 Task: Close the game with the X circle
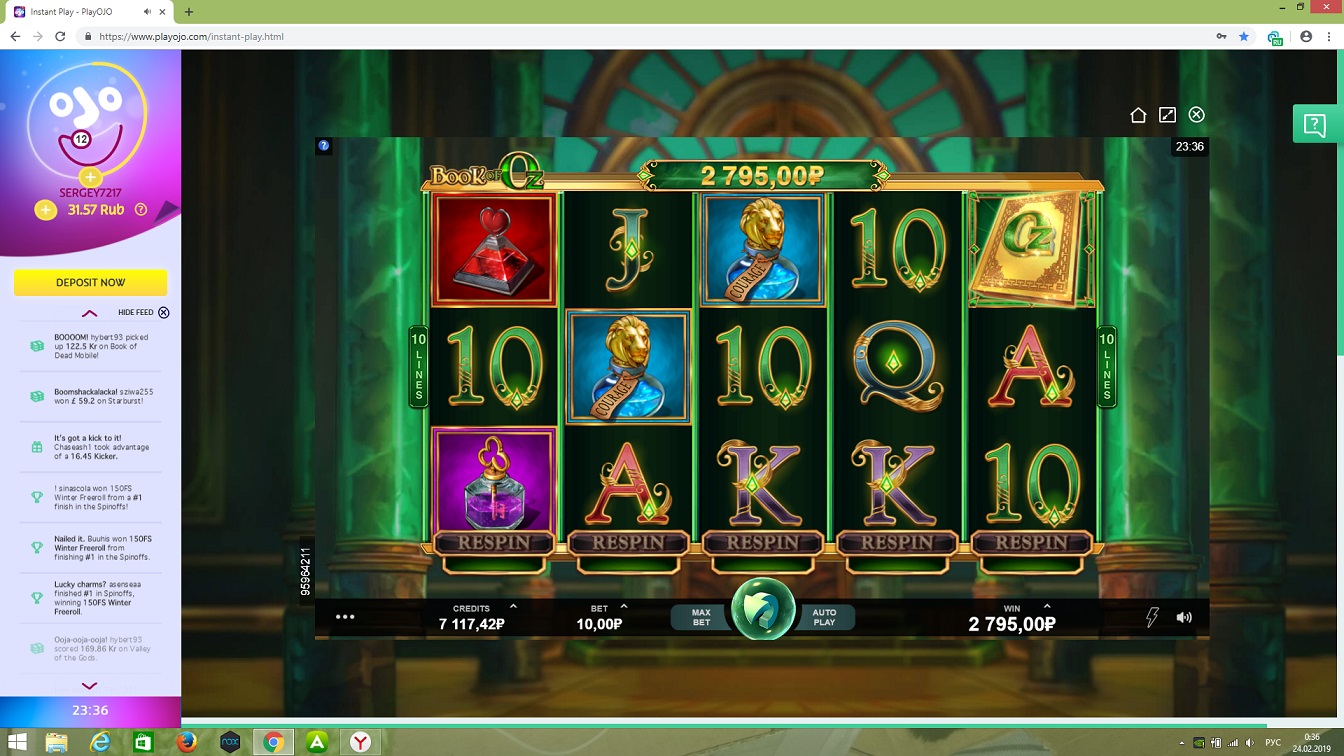[x=1196, y=115]
